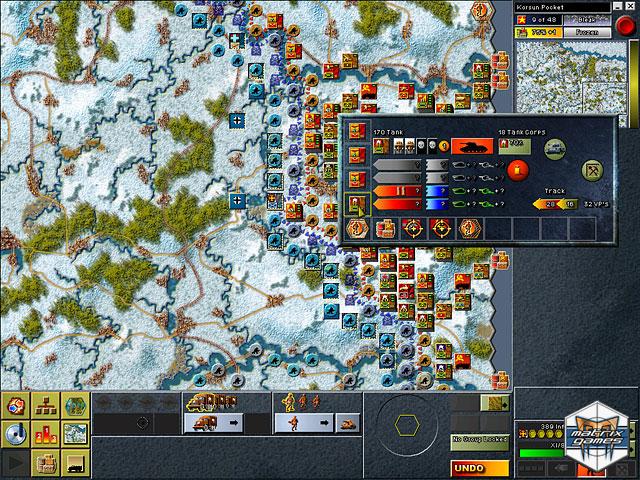Open the 18 Tank Corps vehicle icon
The image size is (640, 480).
point(554,146)
